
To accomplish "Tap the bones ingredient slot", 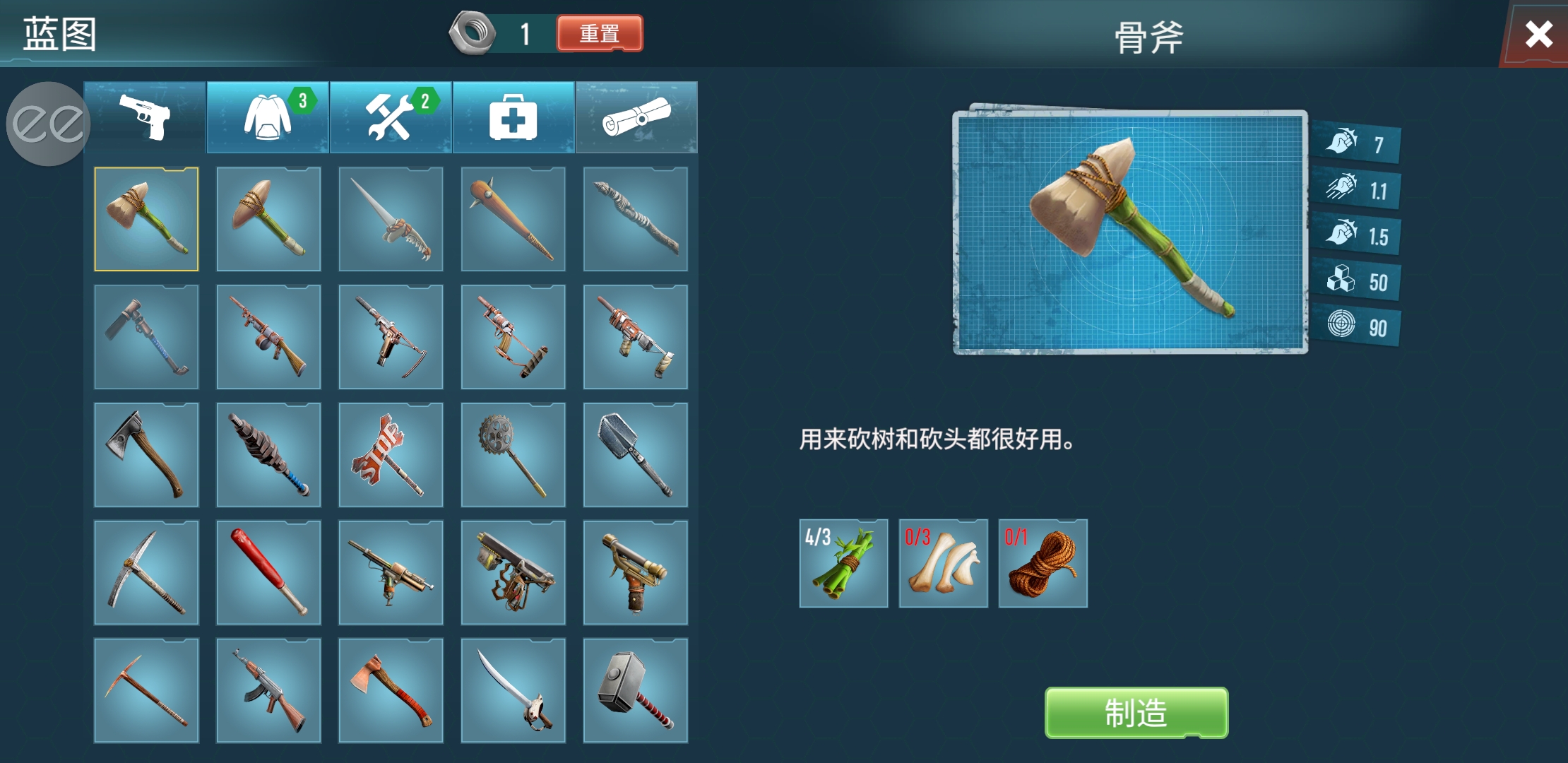I will point(943,564).
